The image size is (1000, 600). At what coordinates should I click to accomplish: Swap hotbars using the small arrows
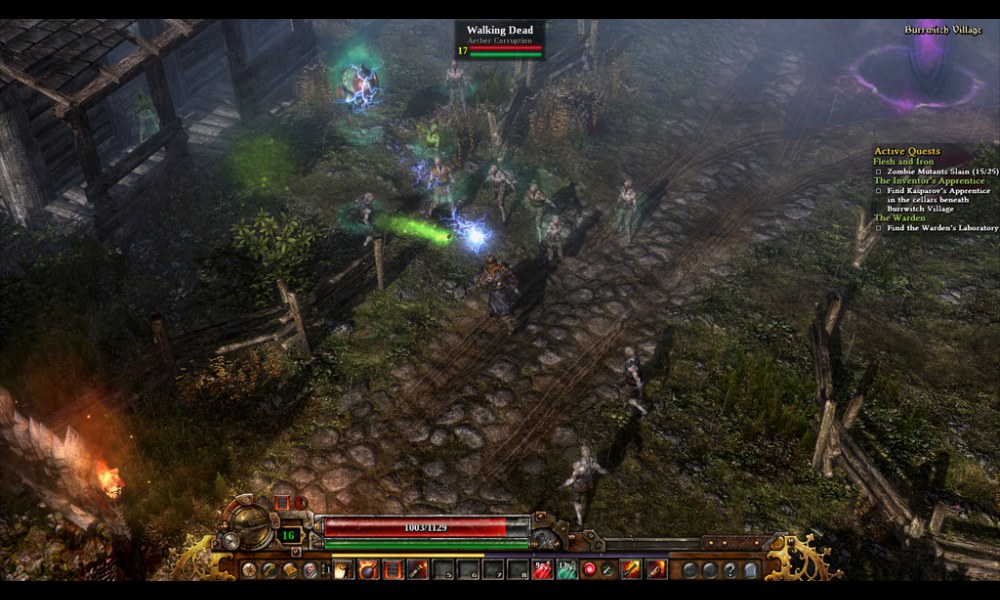click(325, 569)
